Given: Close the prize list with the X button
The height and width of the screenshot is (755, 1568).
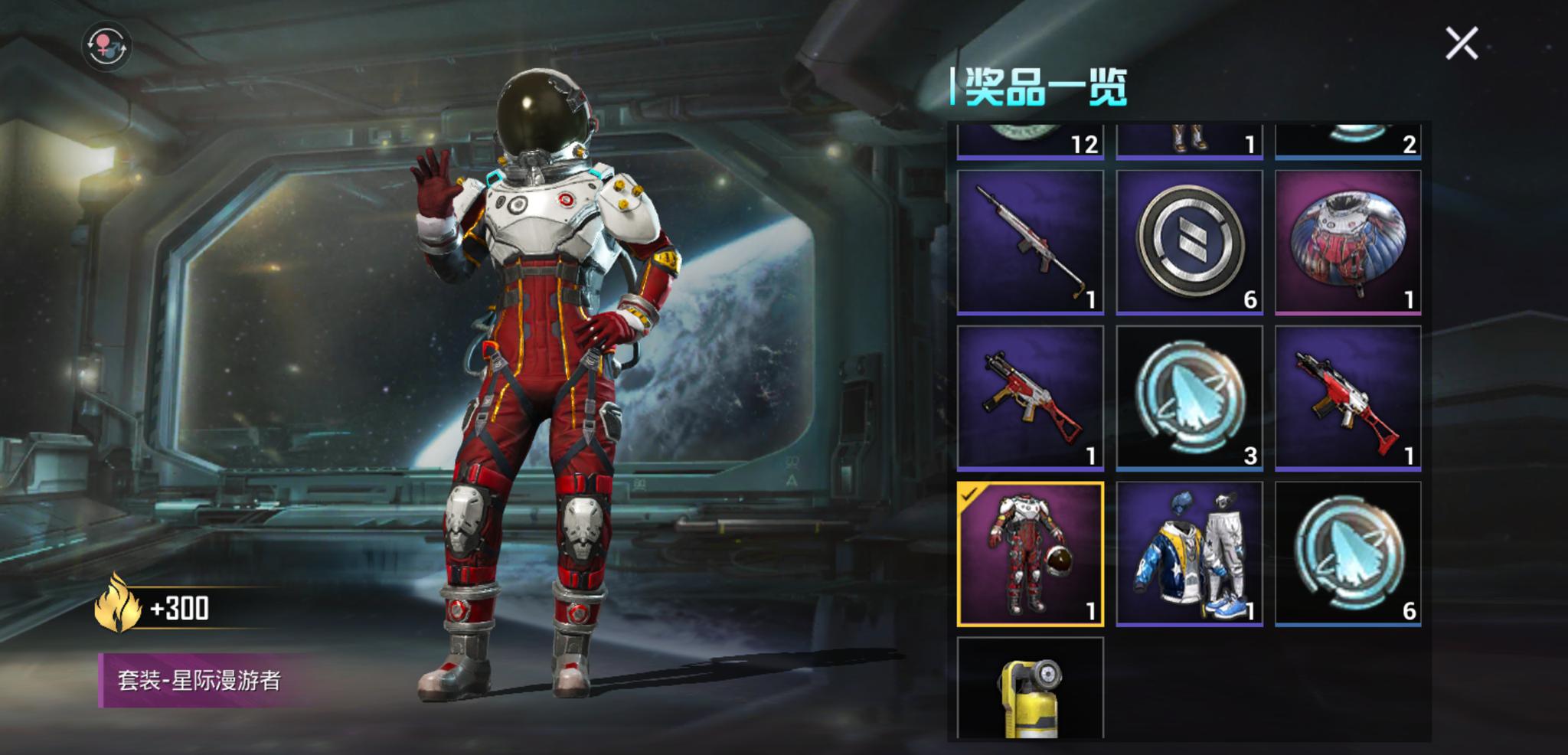Looking at the screenshot, I should coord(1463,42).
